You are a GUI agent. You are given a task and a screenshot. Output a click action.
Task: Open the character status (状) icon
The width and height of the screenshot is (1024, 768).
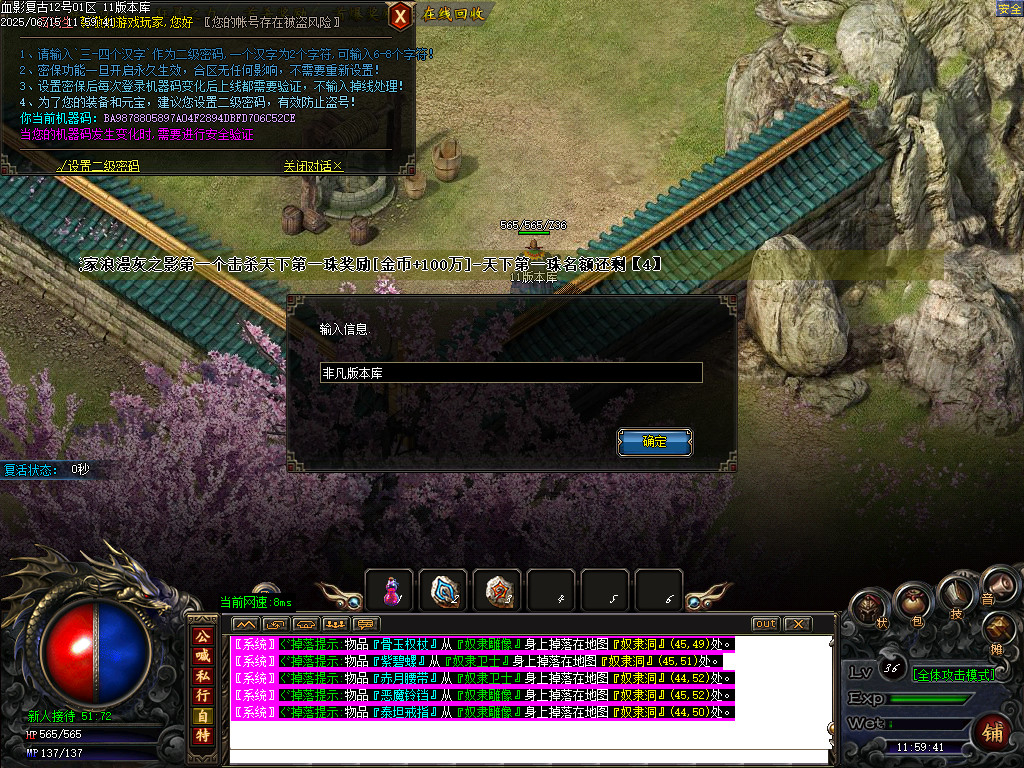point(872,609)
